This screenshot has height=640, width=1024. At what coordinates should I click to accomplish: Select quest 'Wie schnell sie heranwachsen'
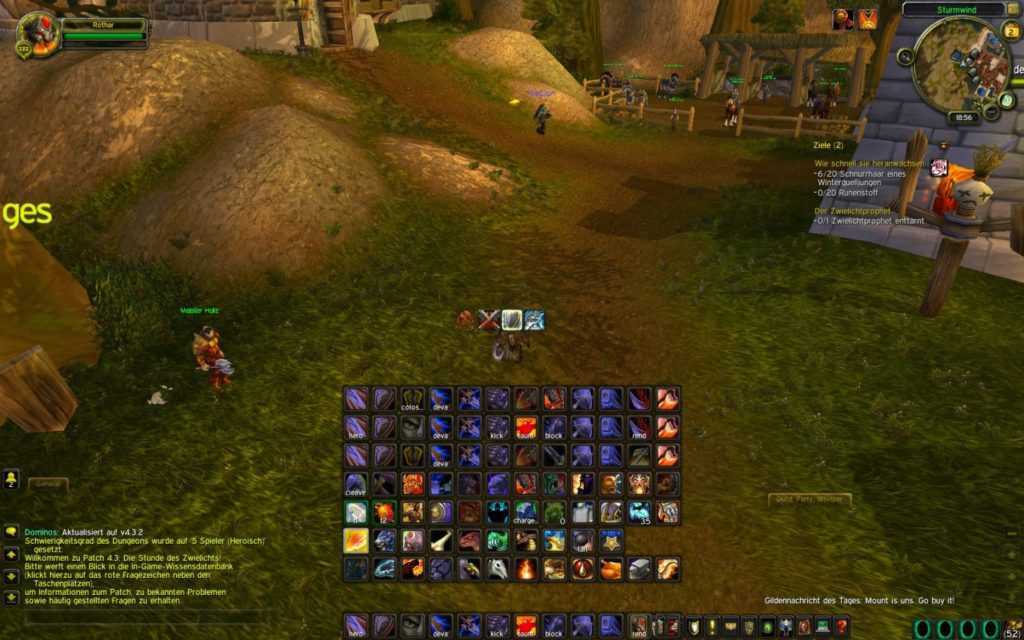click(870, 162)
